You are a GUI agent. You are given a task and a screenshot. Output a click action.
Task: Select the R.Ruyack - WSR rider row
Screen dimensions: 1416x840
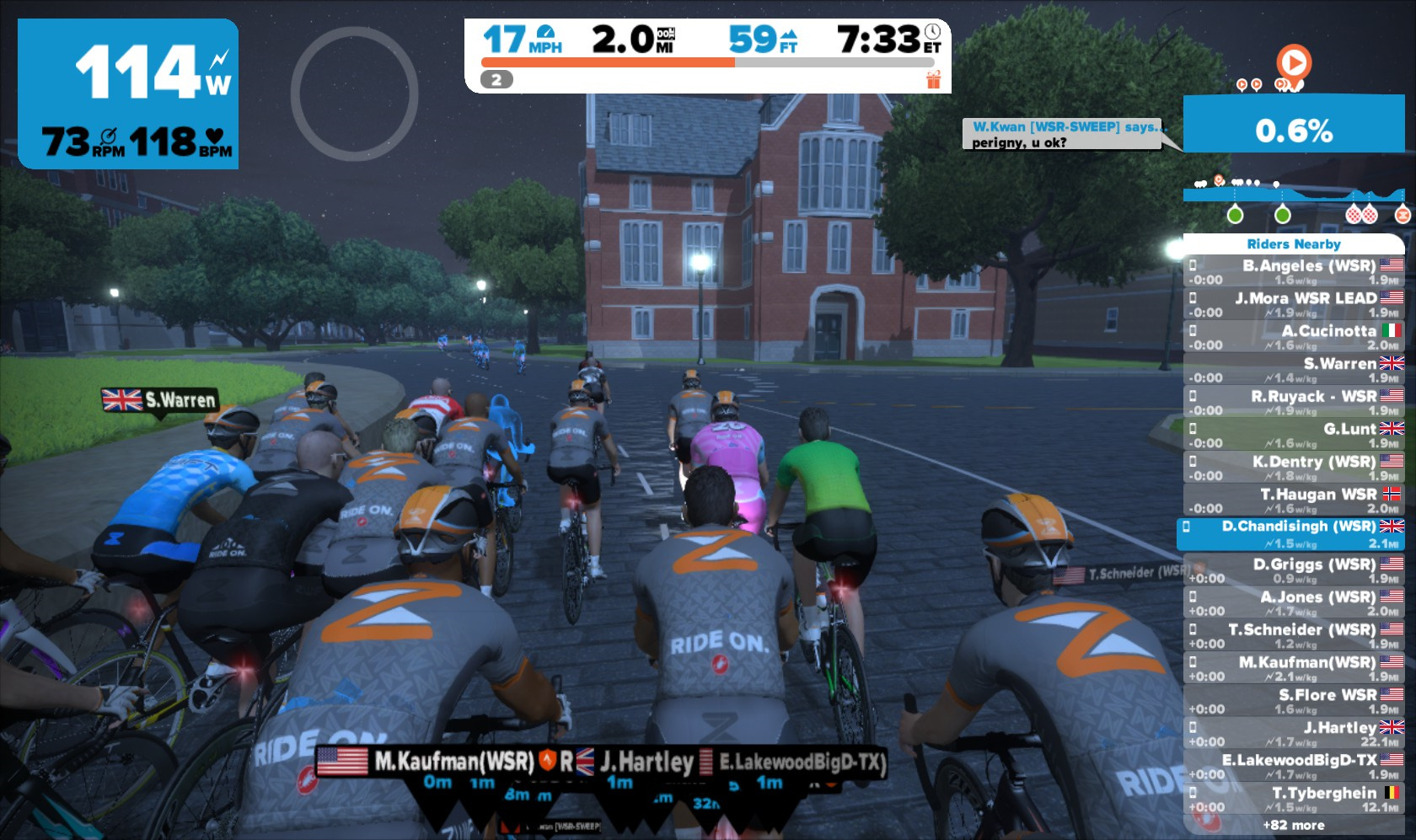(1294, 402)
